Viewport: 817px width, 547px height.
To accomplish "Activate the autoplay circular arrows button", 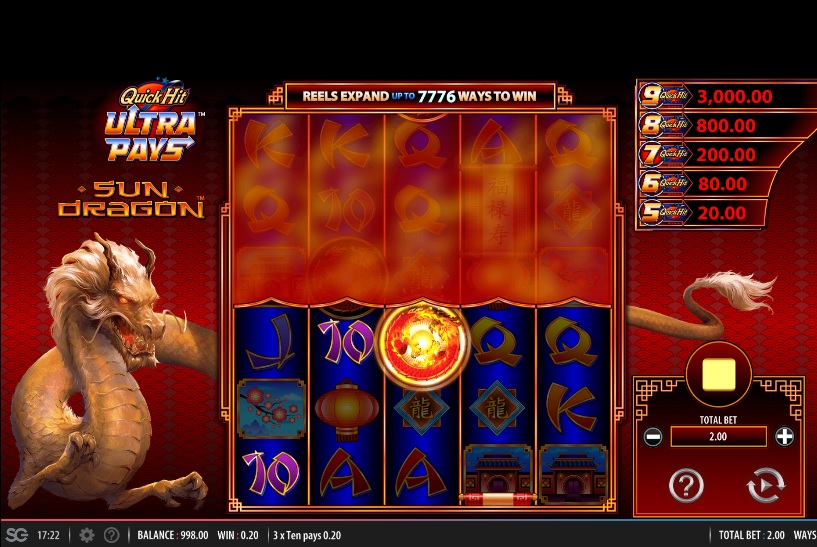I will (x=766, y=486).
